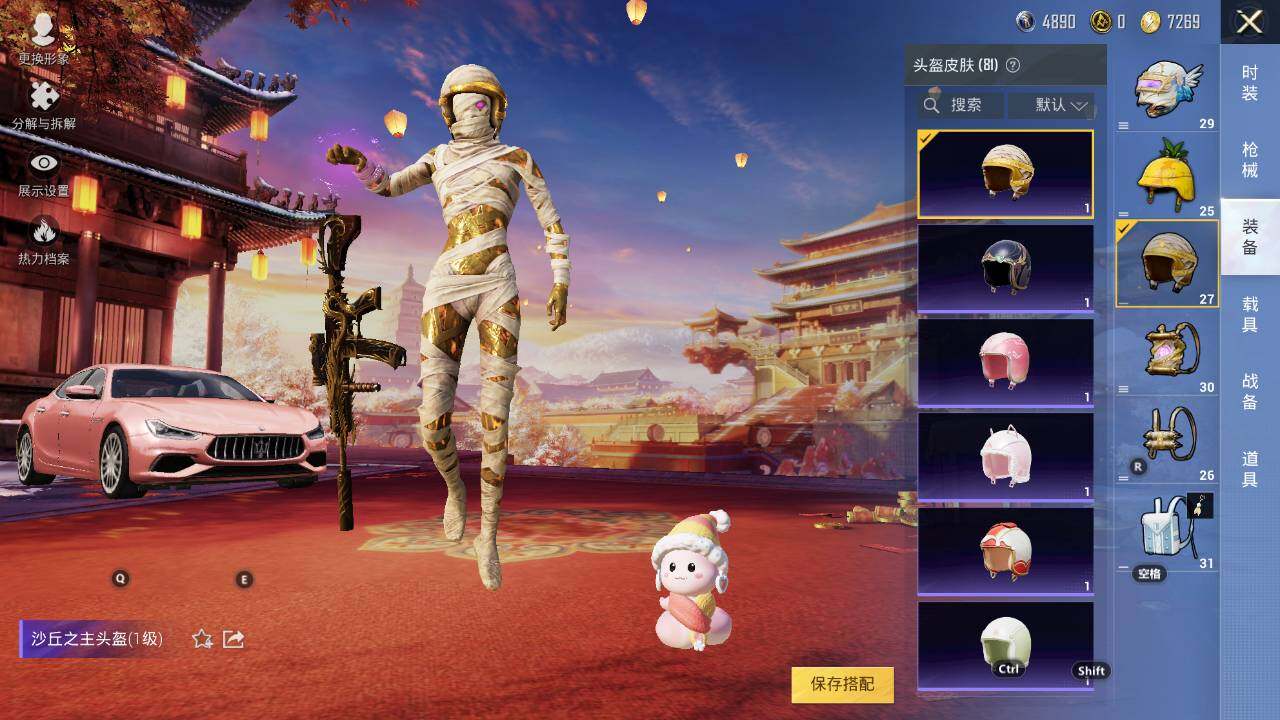Close the wardrobe with the X button
Screen dimensions: 1280x720
point(1249,22)
